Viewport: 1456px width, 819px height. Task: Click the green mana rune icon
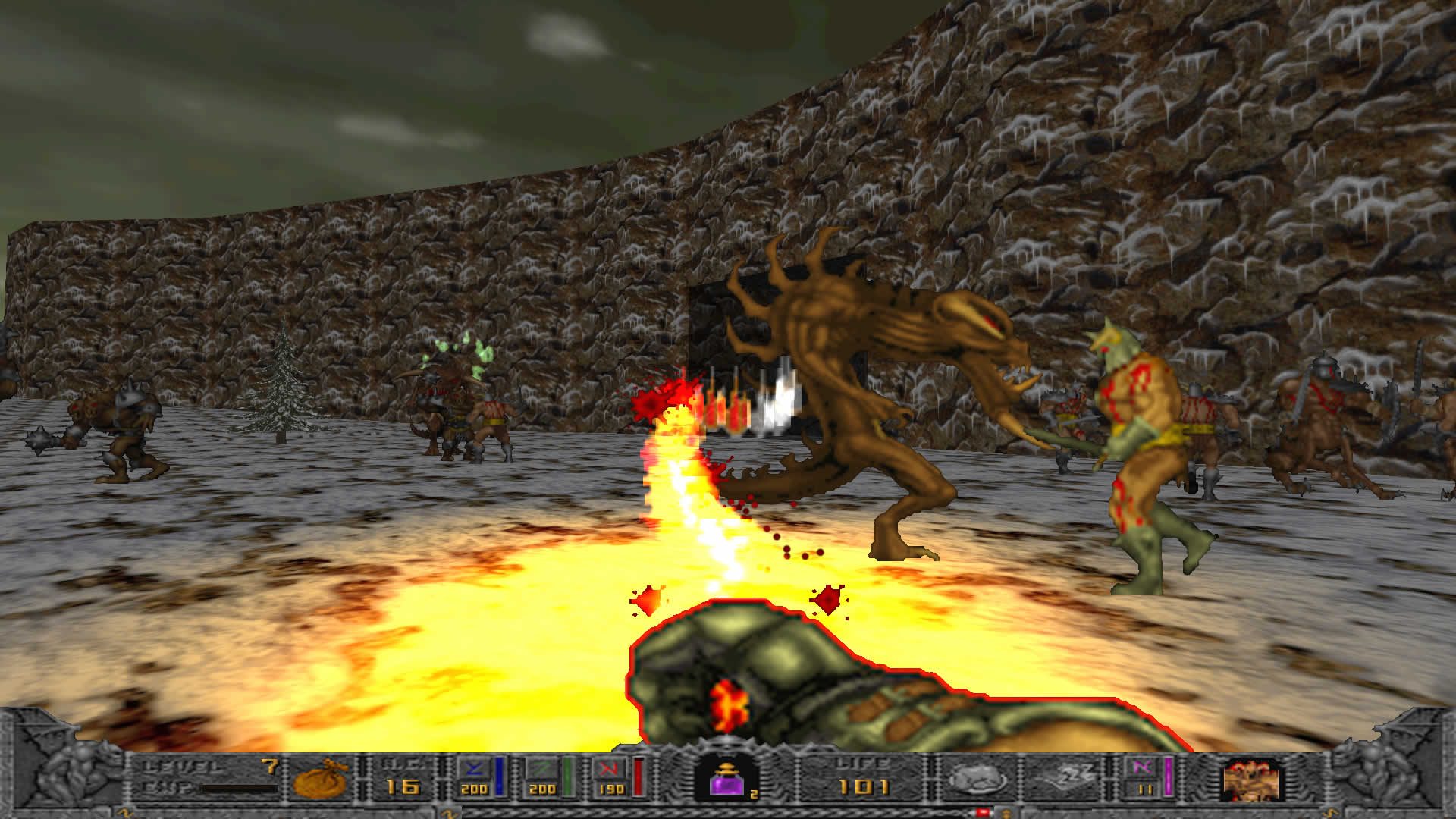tap(541, 770)
